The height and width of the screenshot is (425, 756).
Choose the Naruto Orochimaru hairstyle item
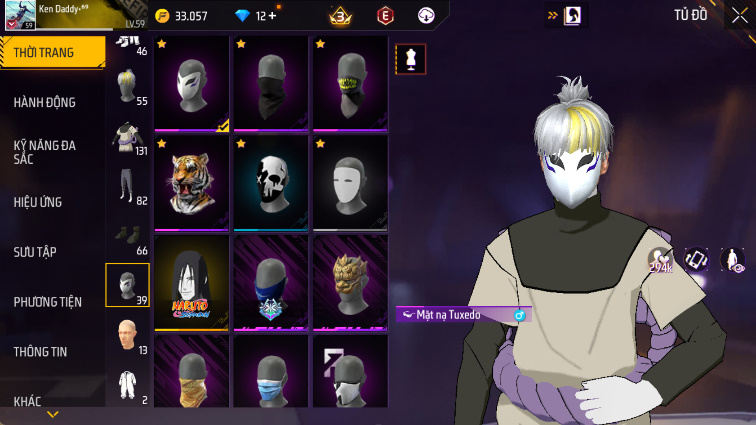click(x=192, y=281)
